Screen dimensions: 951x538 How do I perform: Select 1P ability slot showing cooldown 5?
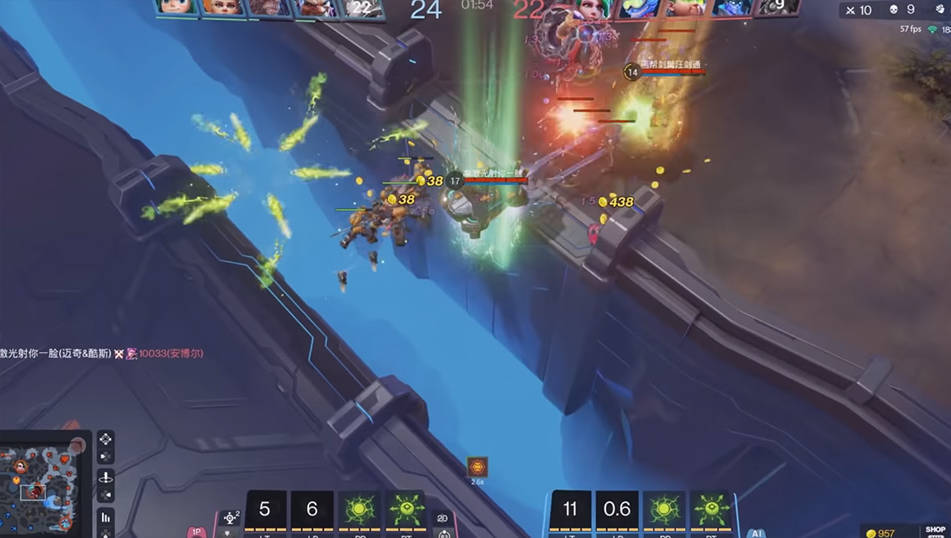[265, 510]
